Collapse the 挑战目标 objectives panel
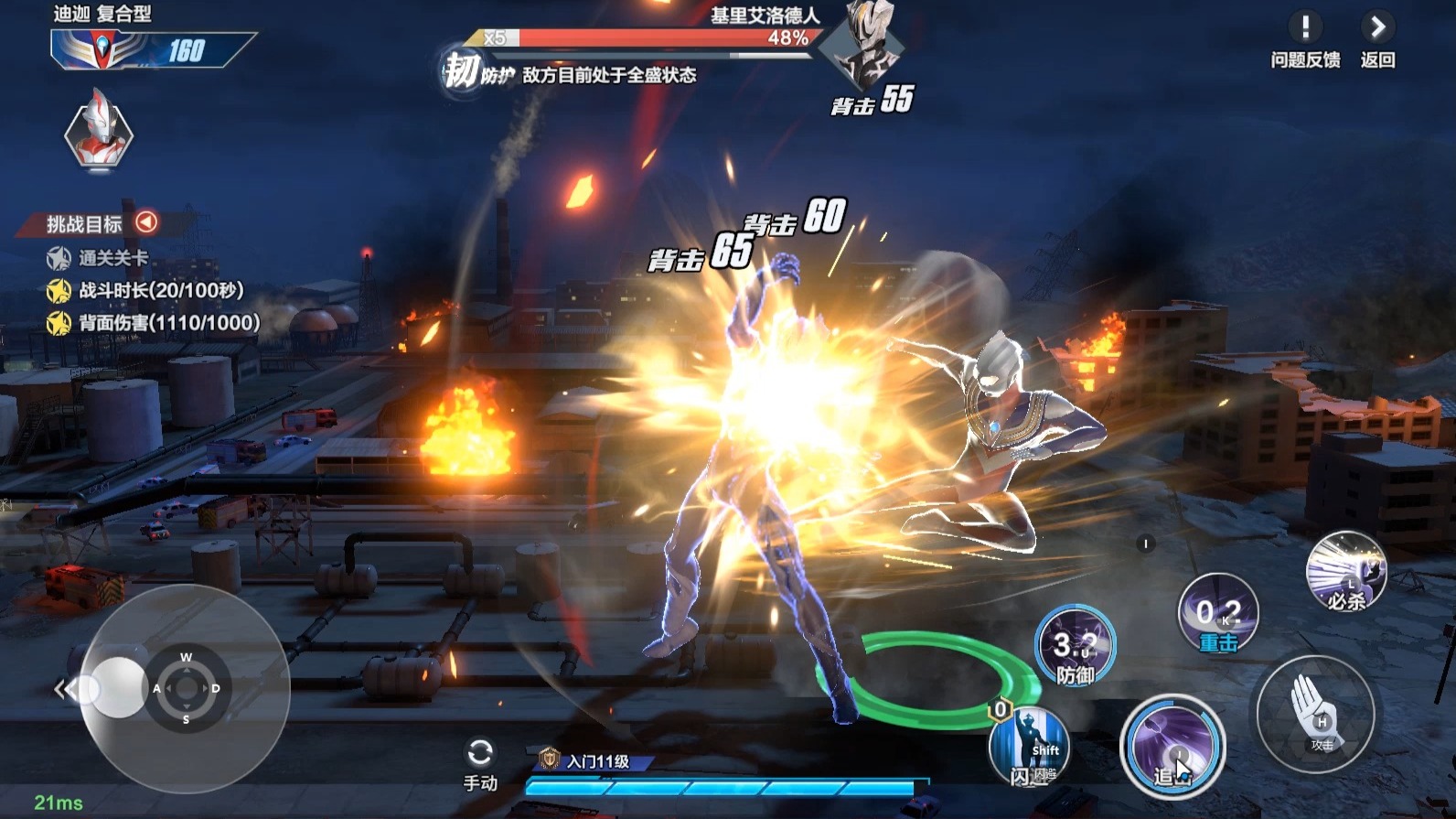 (146, 222)
